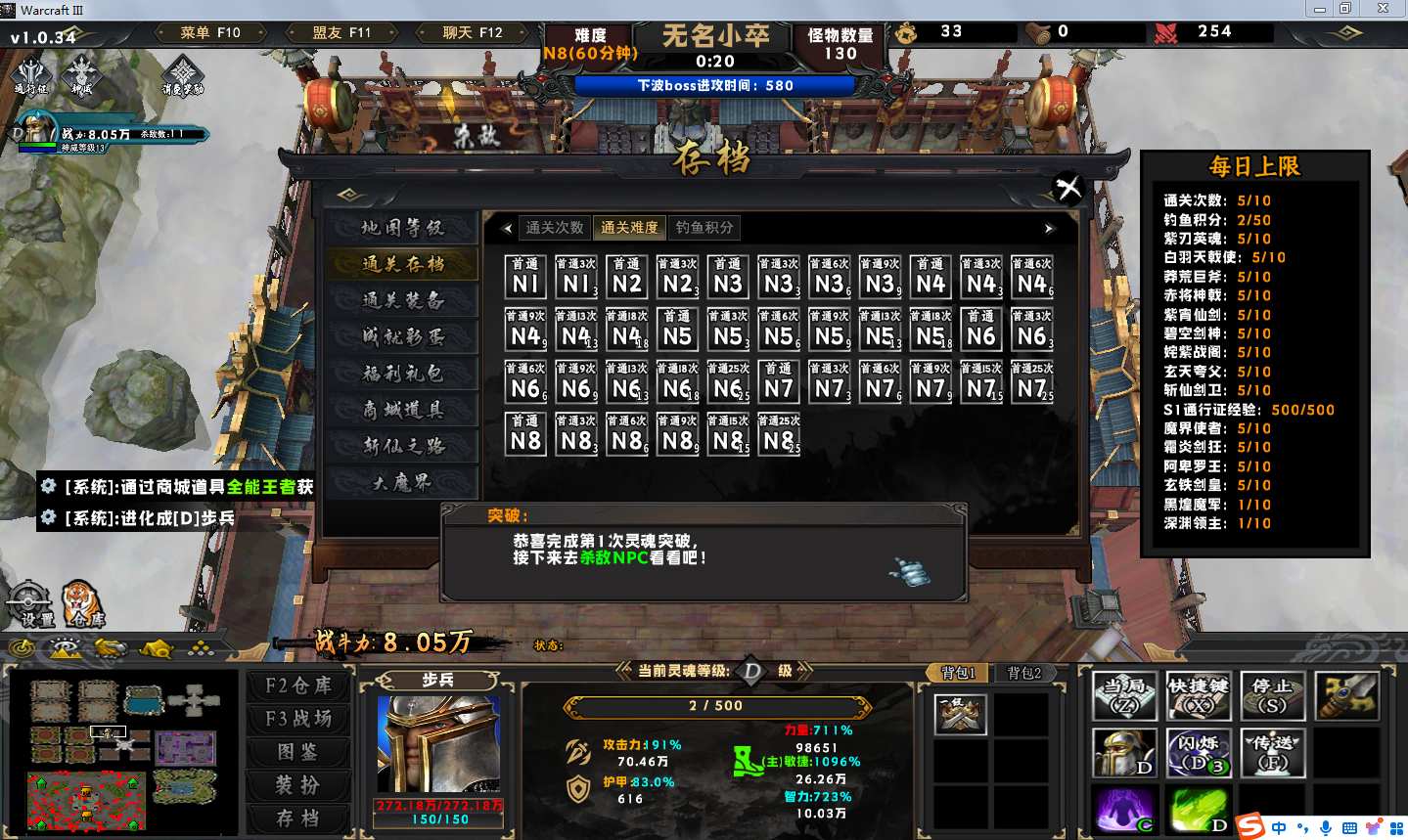Go to the F3 战场 battlefield
Viewport: 1408px width, 840px height.
click(298, 719)
